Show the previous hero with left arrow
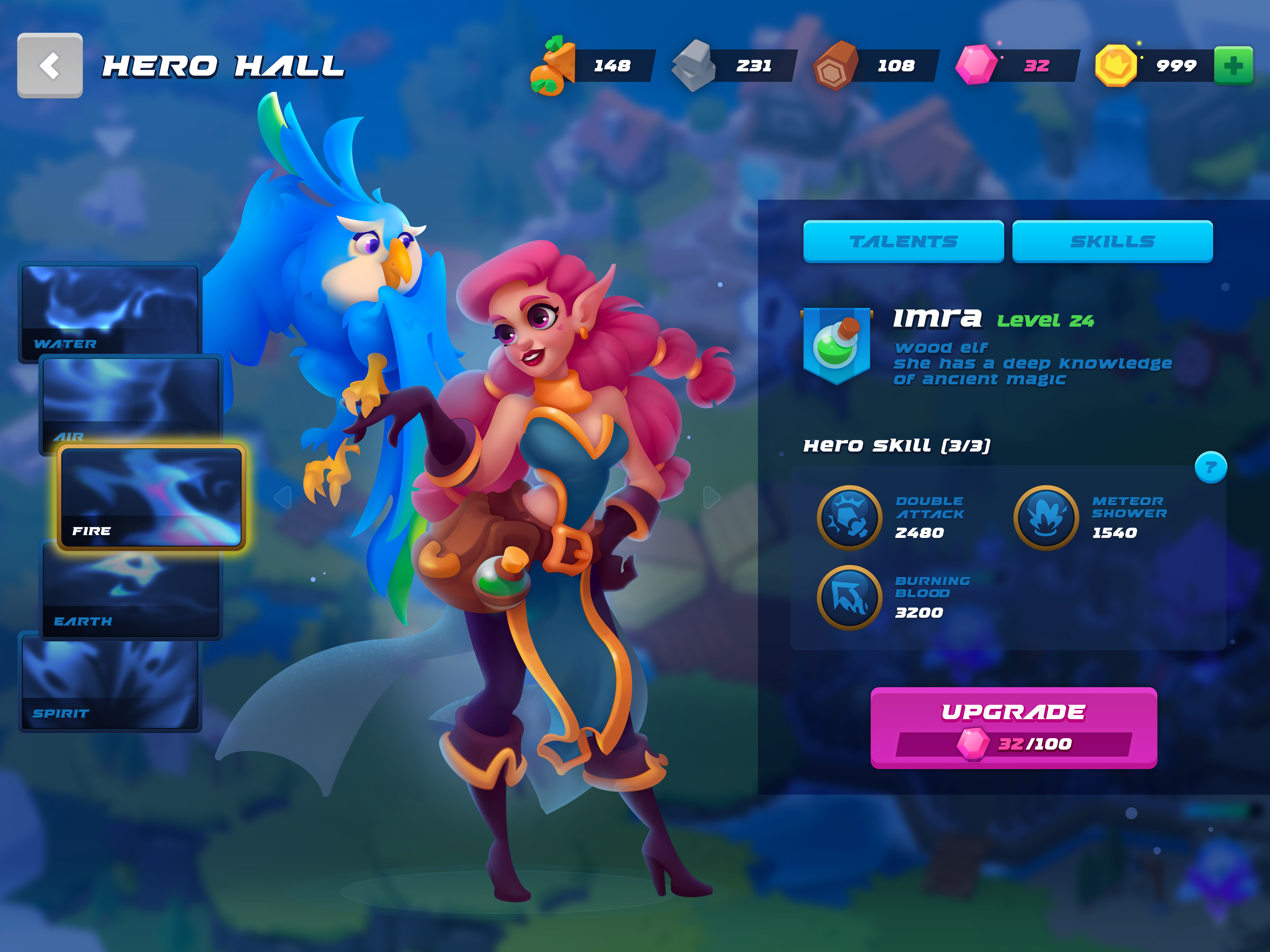Image resolution: width=1270 pixels, height=952 pixels. [x=283, y=497]
